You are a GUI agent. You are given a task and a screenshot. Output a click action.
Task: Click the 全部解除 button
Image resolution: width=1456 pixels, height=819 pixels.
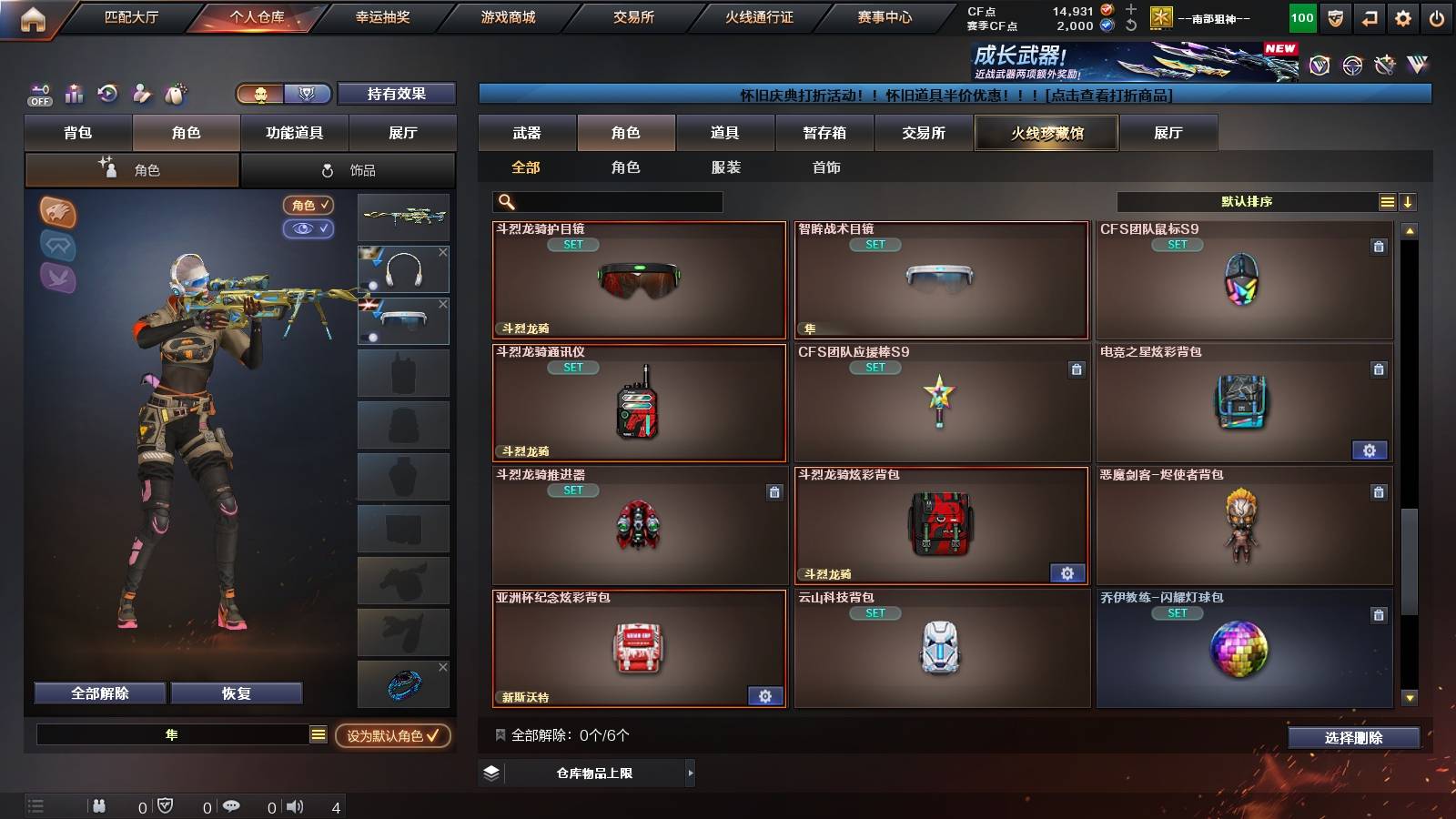tap(98, 693)
